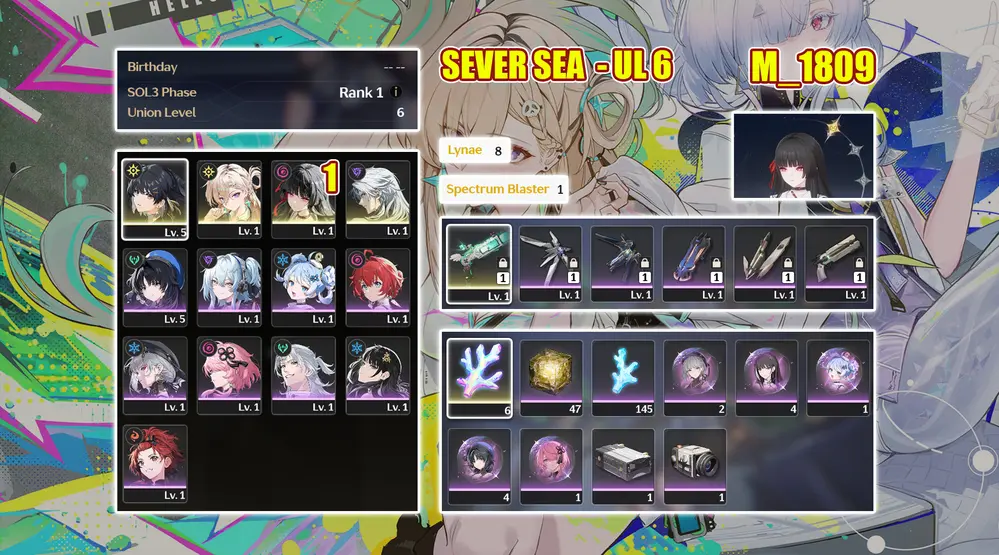Select the glowing white coral item
This screenshot has width=999, height=555.
[x=479, y=376]
